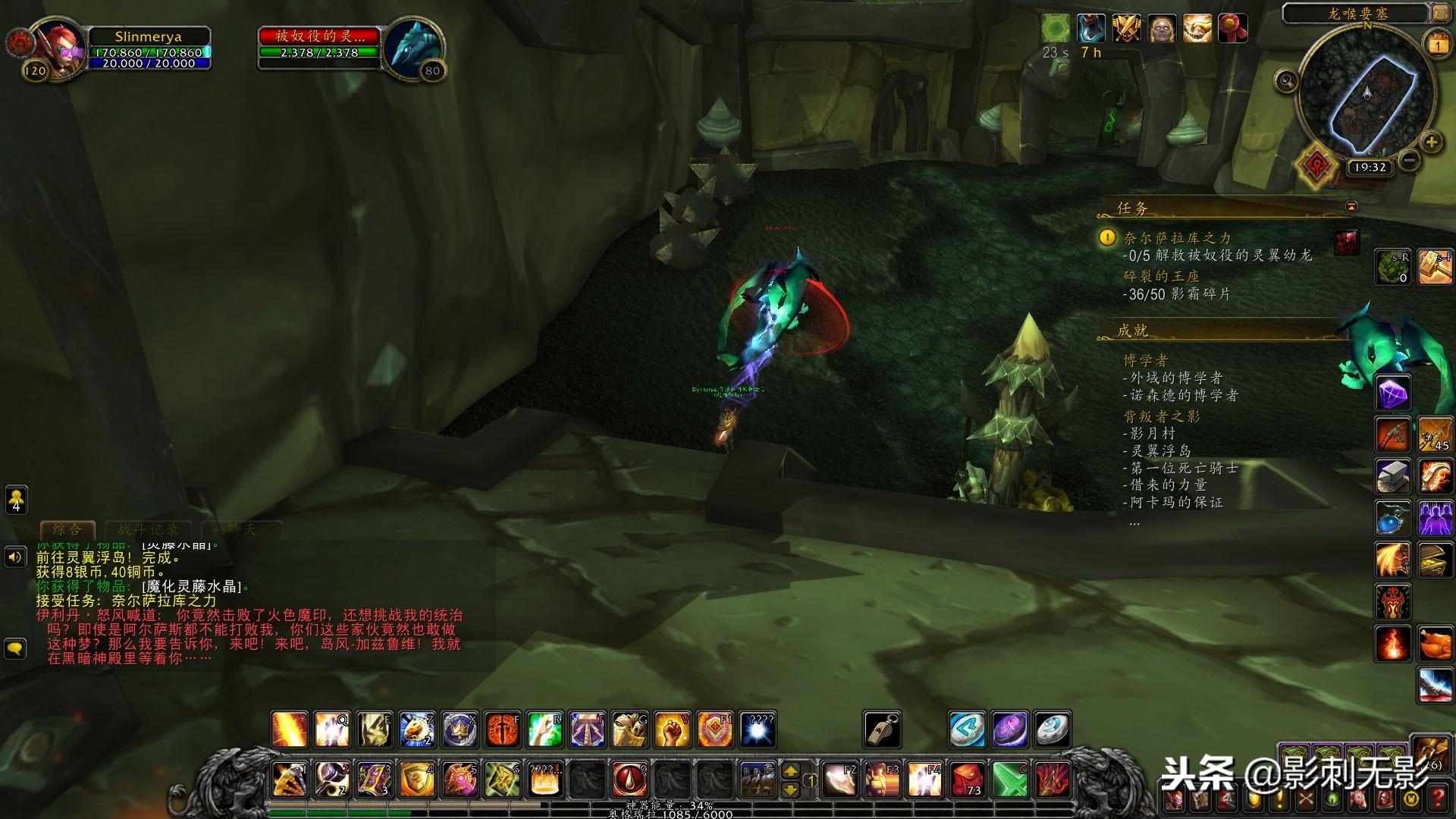
Task: Switch to the 战斗记录 chat tab
Action: (x=149, y=529)
